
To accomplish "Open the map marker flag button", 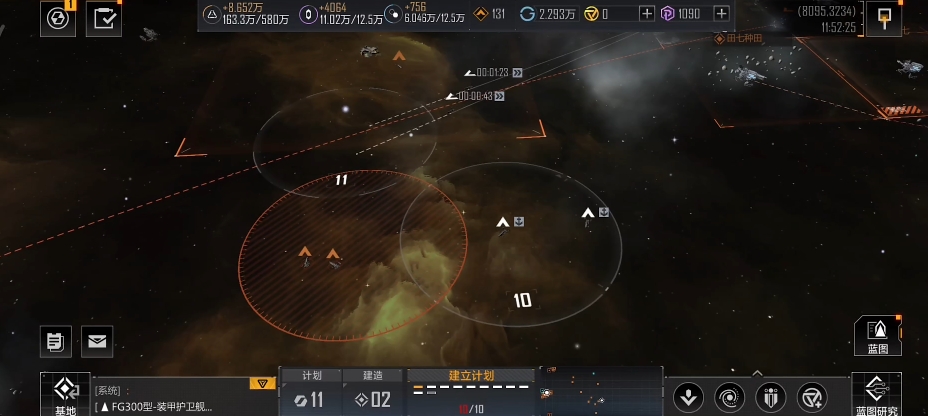I will point(883,18).
